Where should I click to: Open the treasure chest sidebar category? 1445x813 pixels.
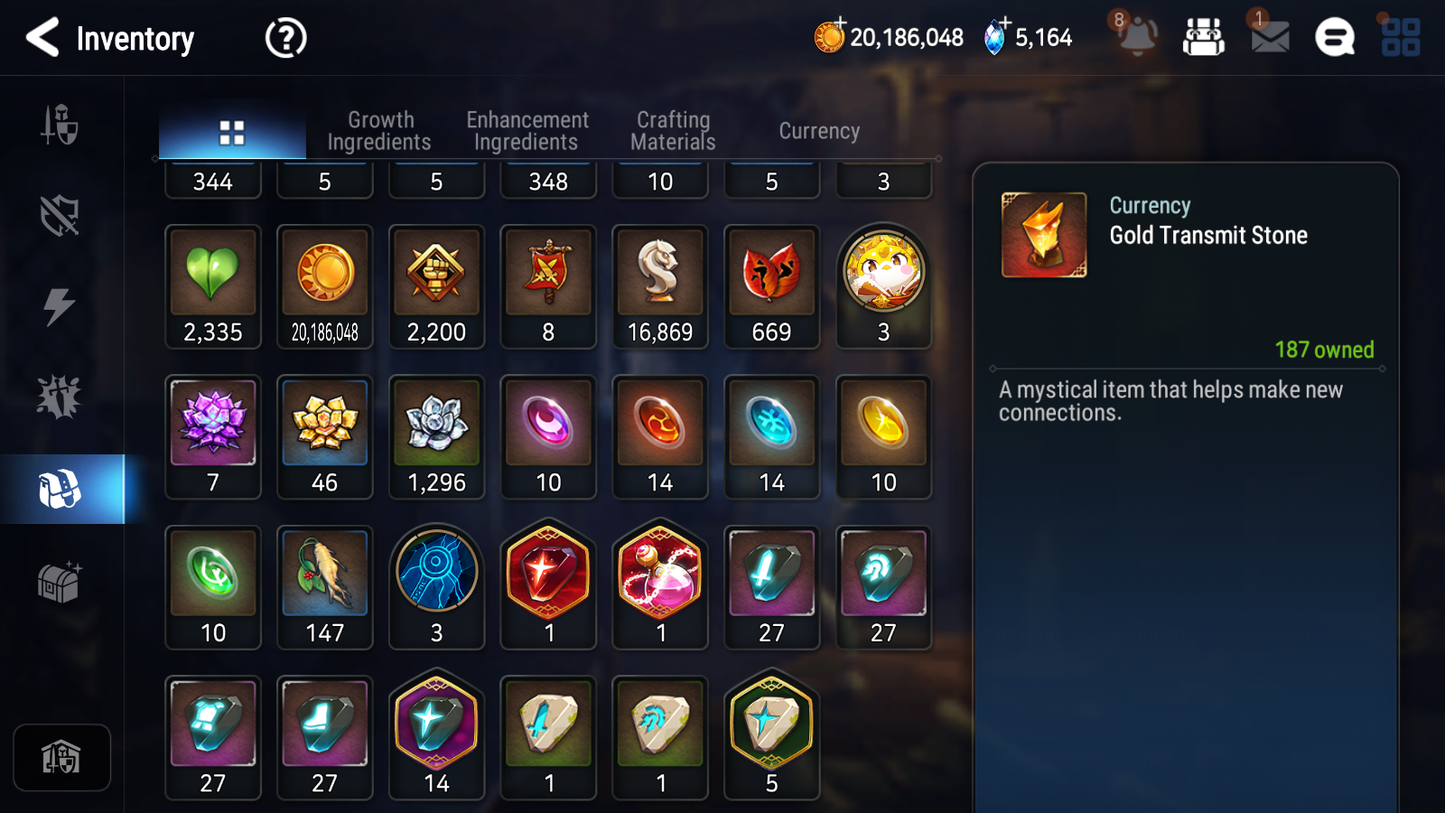tap(60, 581)
